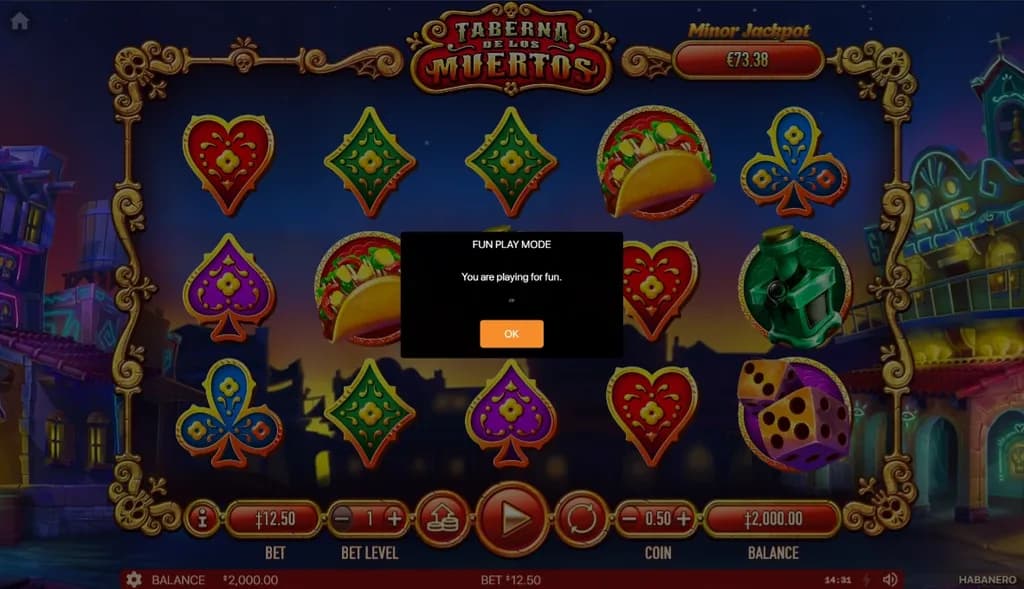Open the paytable info button
This screenshot has height=589, width=1024.
[202, 518]
